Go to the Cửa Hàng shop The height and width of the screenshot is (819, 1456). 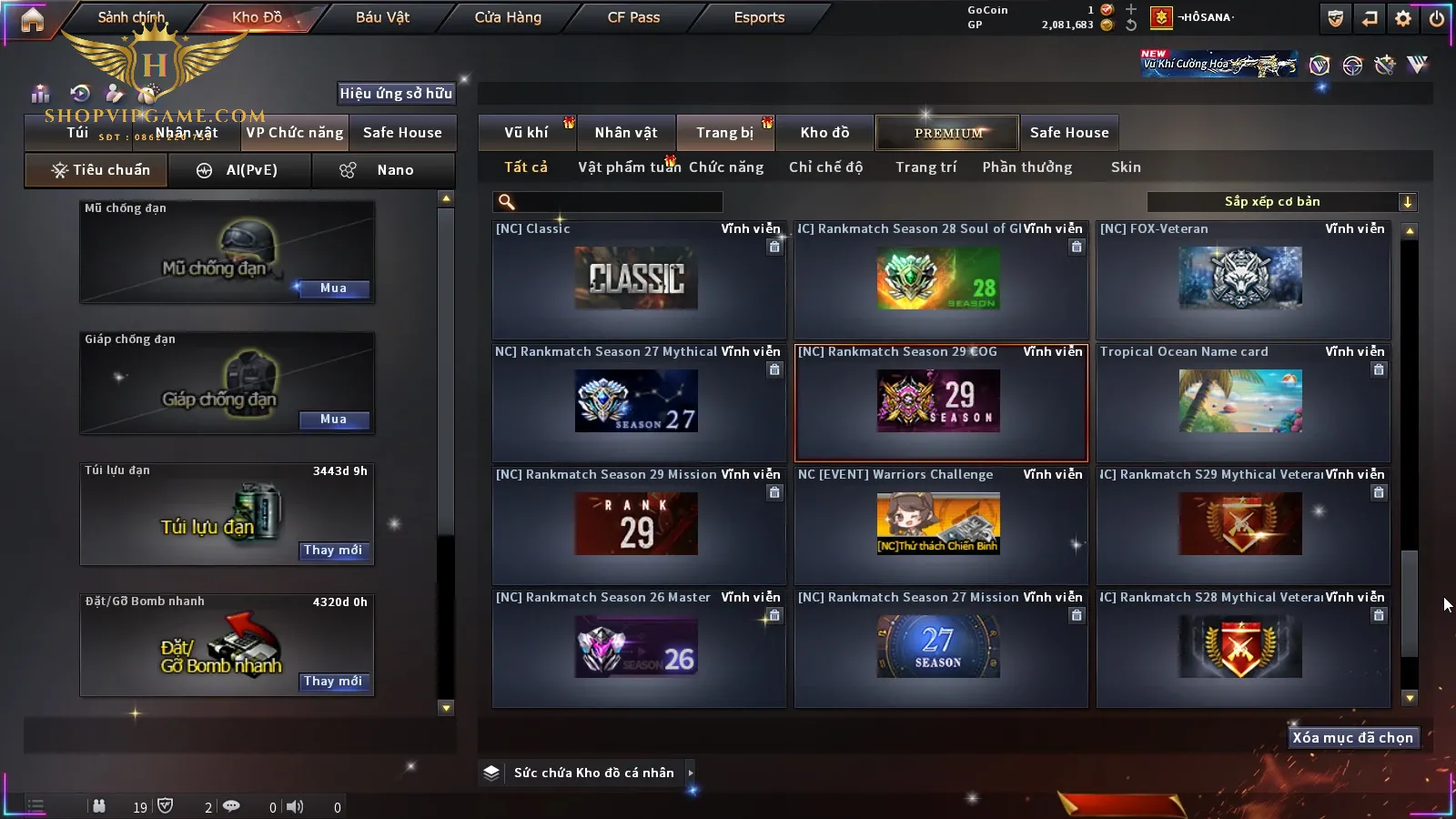click(508, 17)
